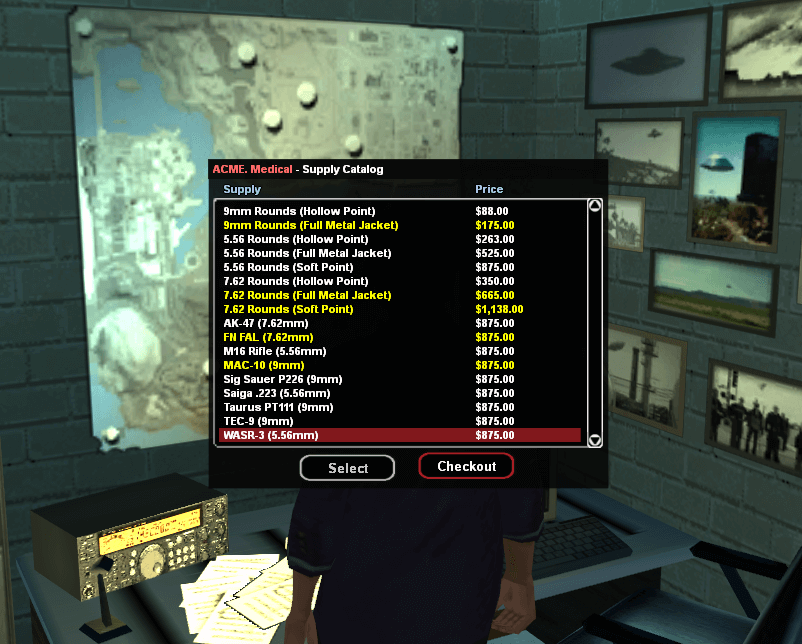Select 9mm Rounds (Full Metal Jacket)
The height and width of the screenshot is (644, 802).
(310, 225)
